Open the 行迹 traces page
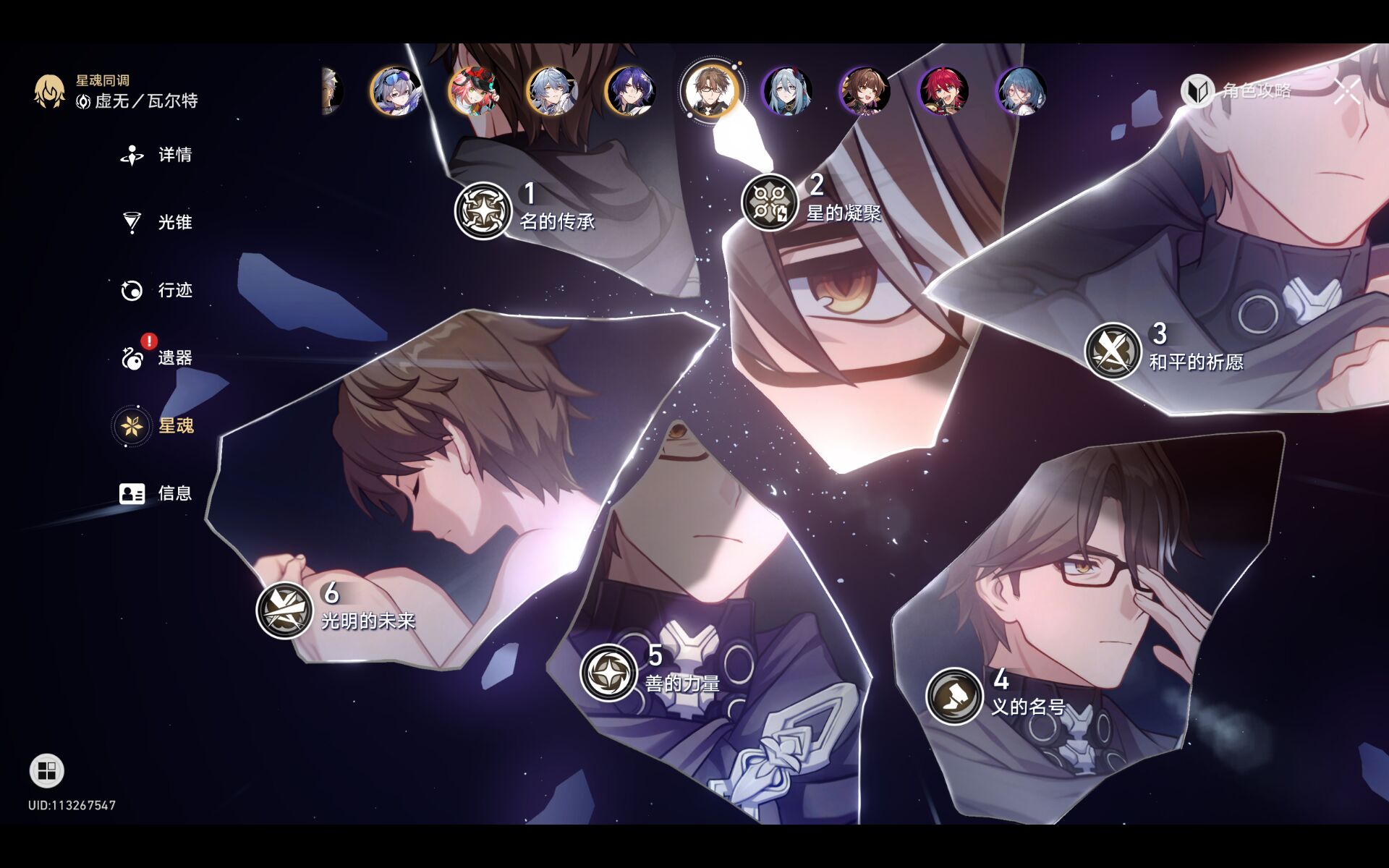Screen dimensions: 1389x868 [157, 290]
